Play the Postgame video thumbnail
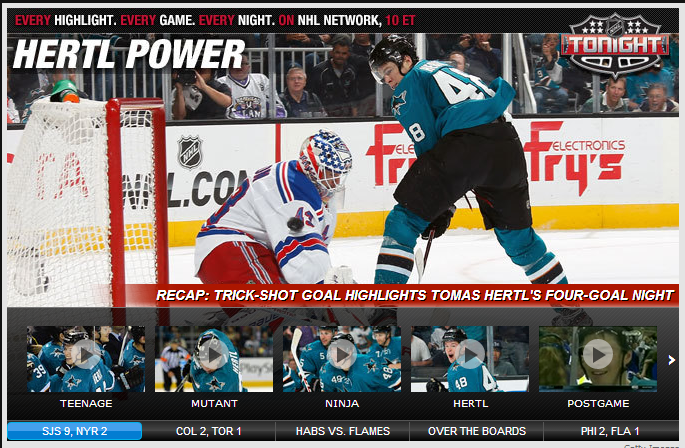Image resolution: width=685 pixels, height=448 pixels. coord(598,357)
